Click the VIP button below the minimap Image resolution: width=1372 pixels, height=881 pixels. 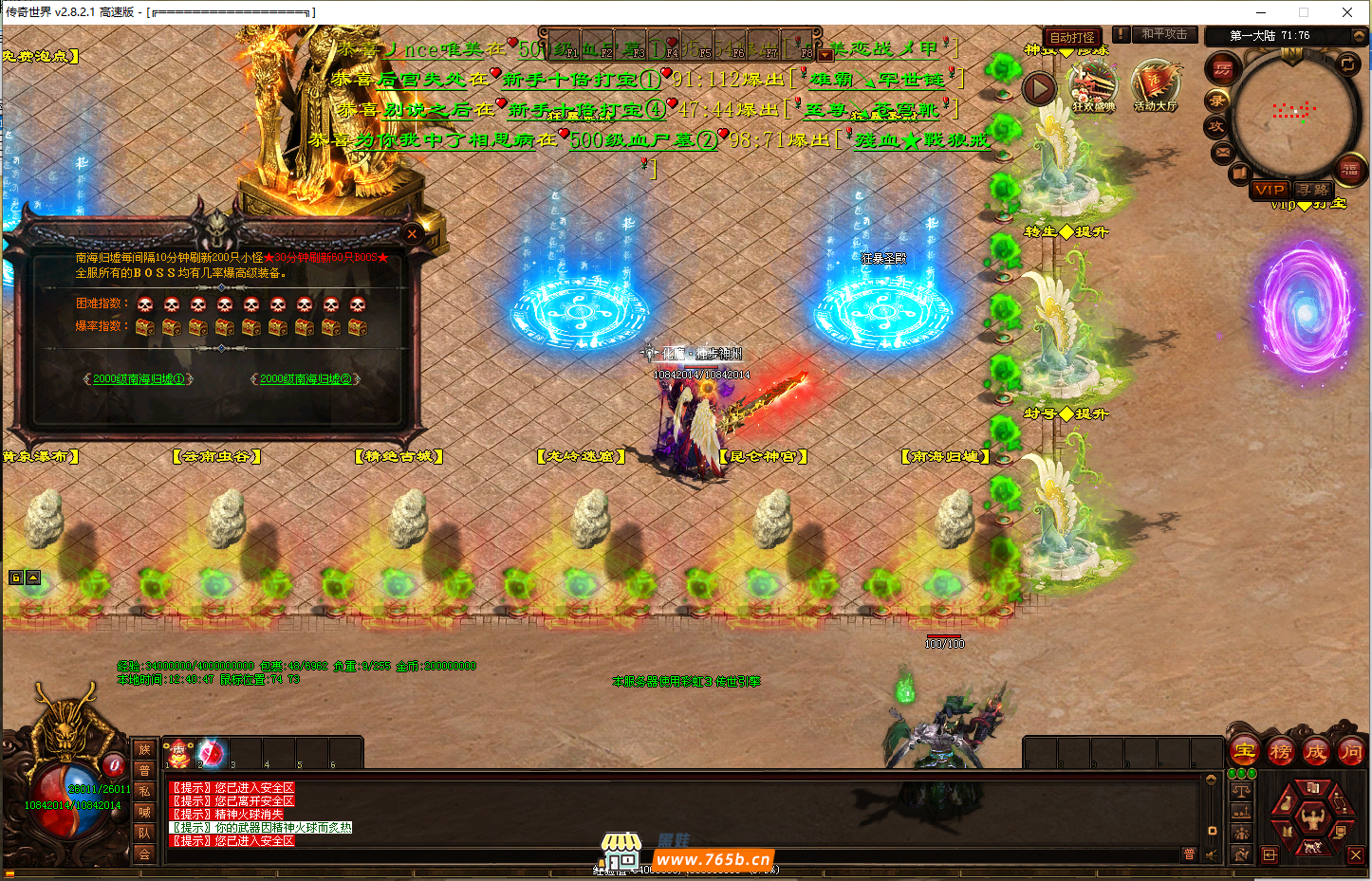pos(1269,190)
